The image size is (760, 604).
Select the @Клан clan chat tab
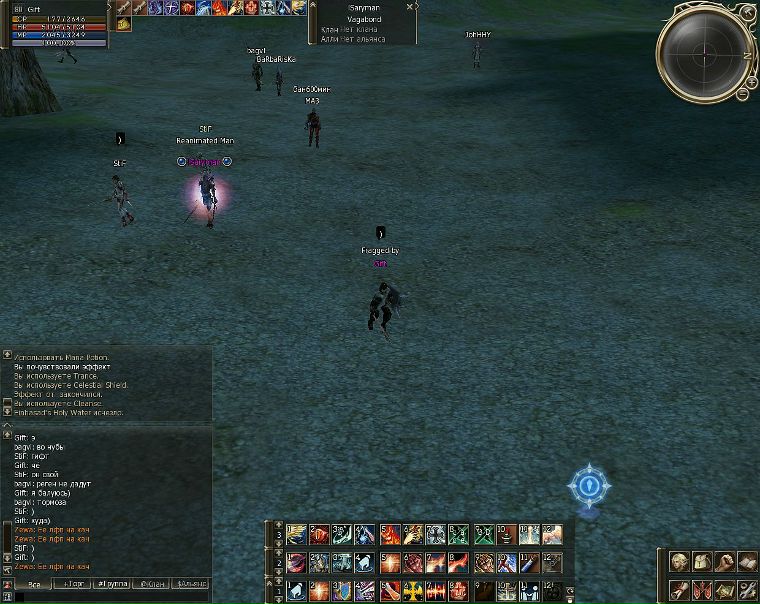151,583
